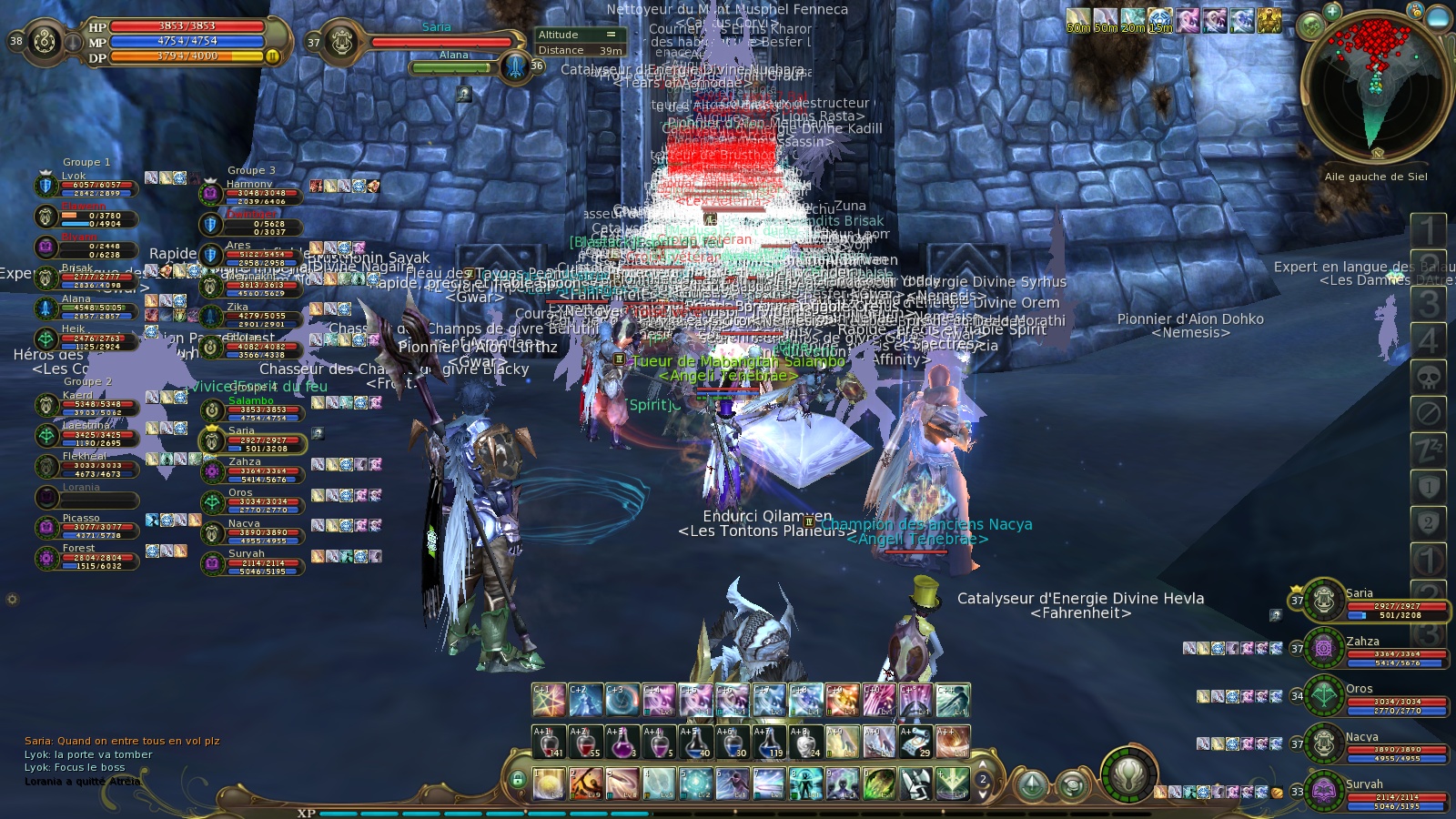The width and height of the screenshot is (1456, 819).
Task: Collapse the Altitude panel with its small button
Action: 612,34
